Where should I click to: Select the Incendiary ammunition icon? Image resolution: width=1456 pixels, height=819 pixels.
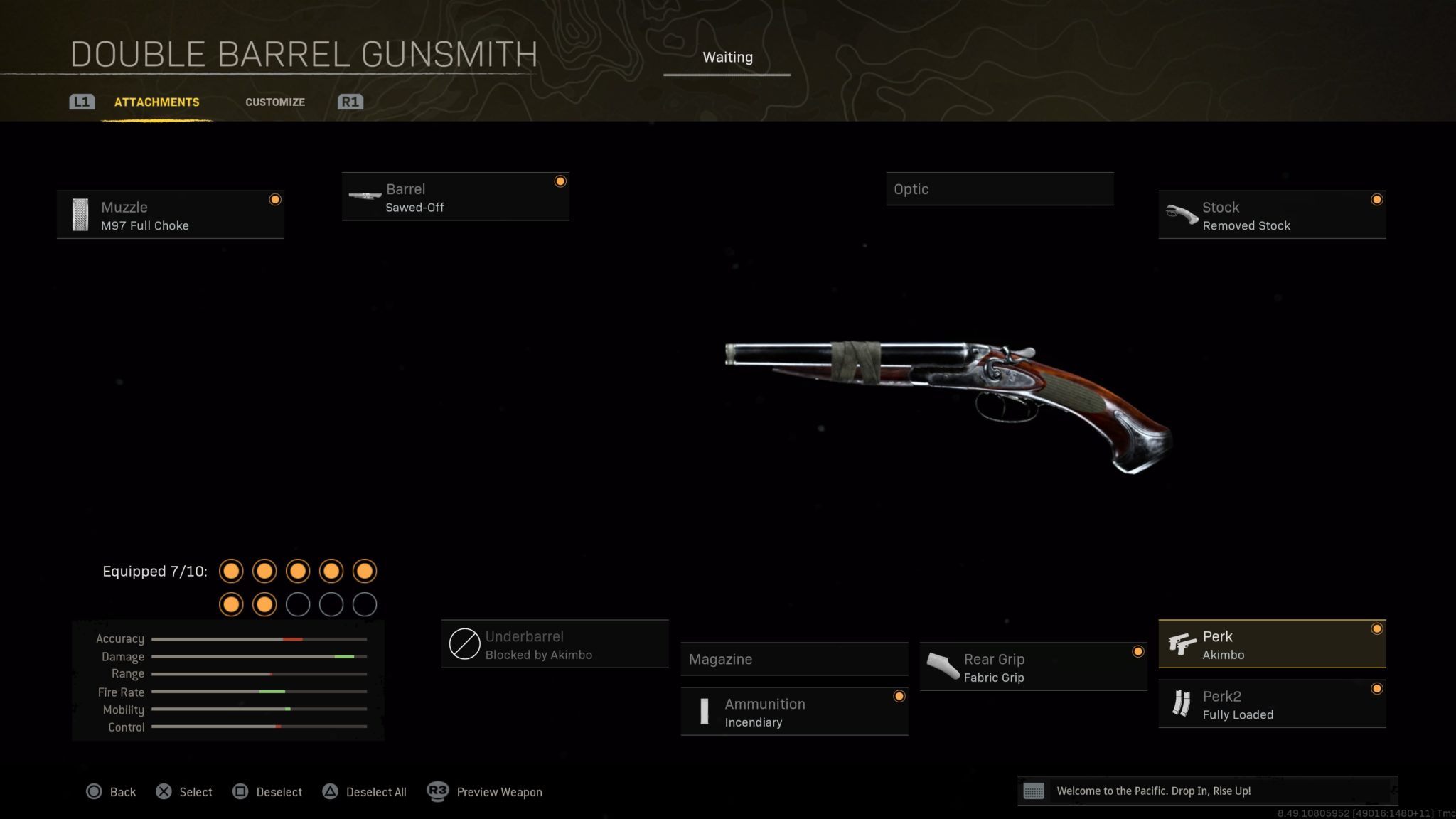click(705, 711)
